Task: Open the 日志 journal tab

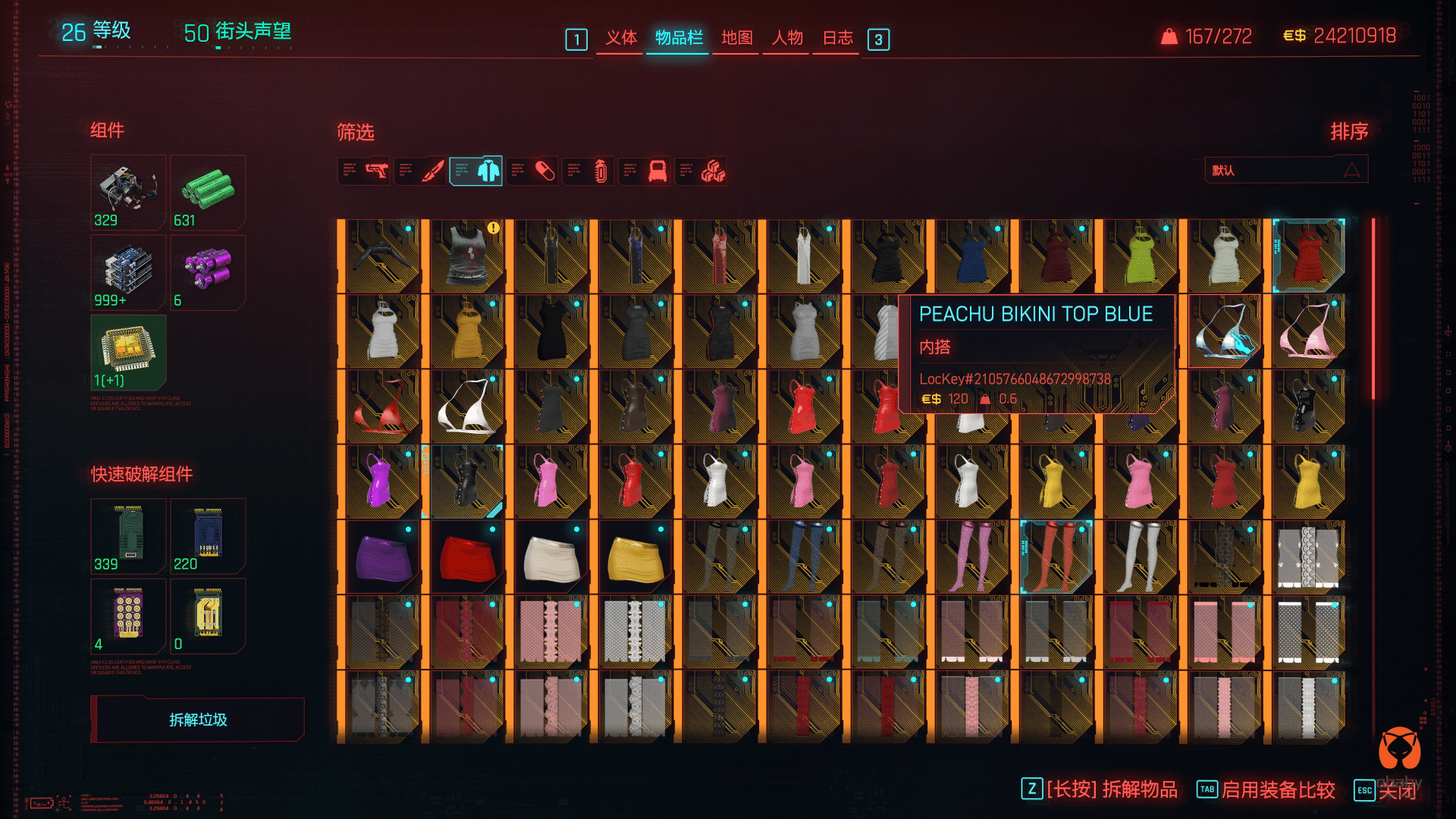Action: (x=837, y=38)
